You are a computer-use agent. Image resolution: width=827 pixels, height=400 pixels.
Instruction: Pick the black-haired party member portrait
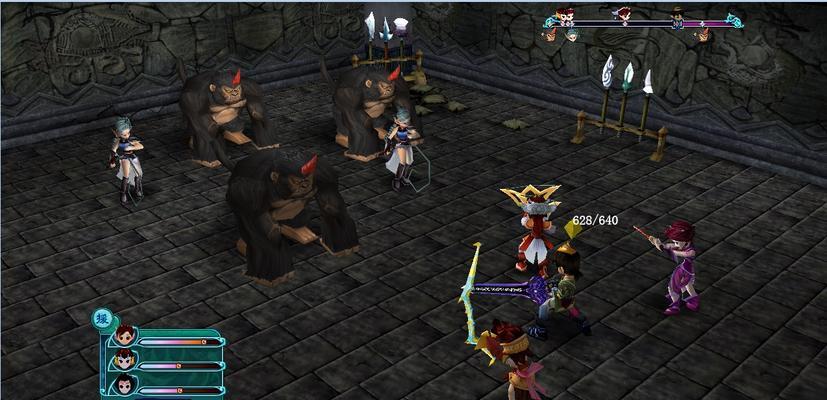pos(124,385)
